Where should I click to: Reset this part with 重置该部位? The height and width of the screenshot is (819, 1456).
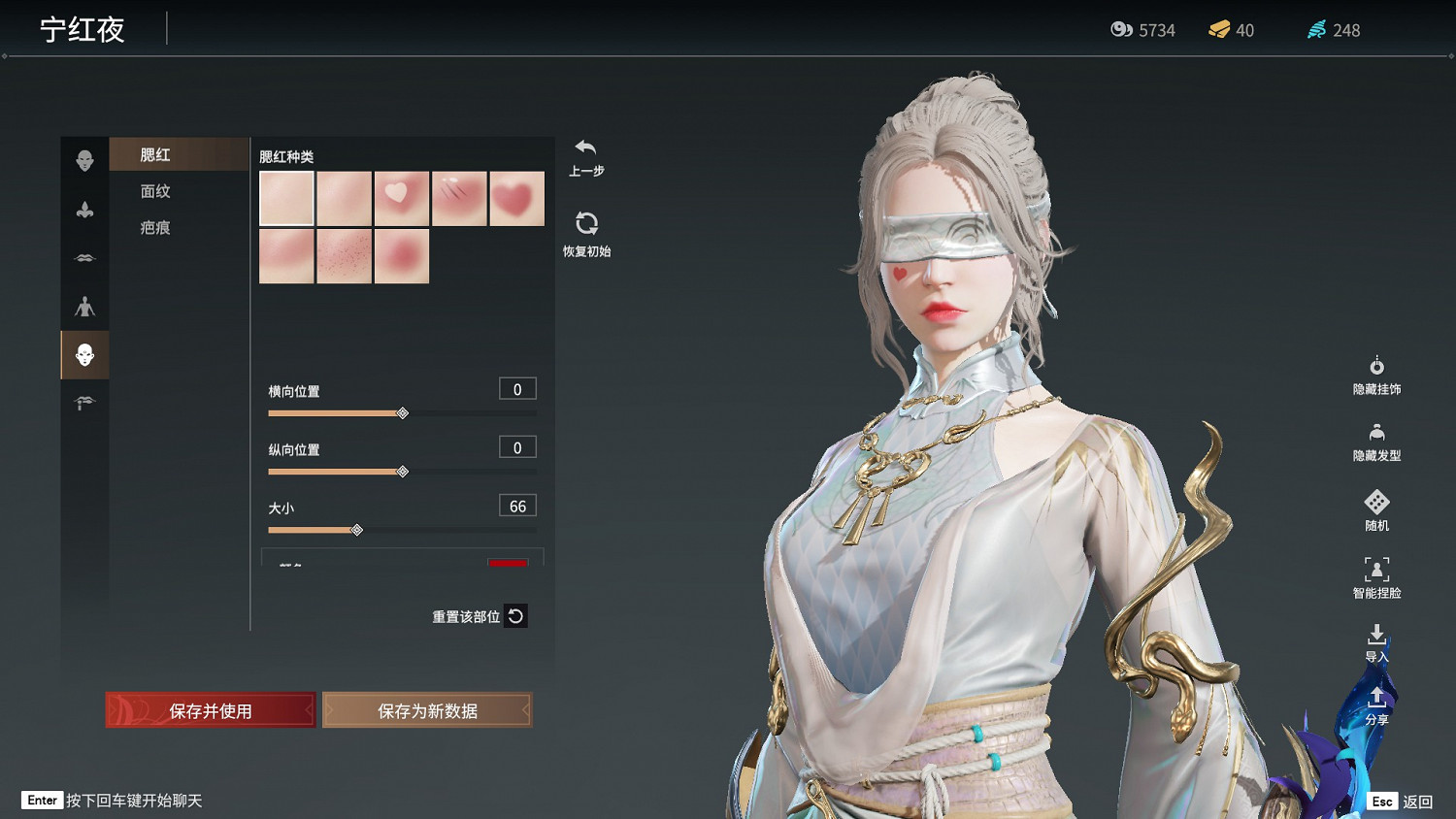pos(515,616)
